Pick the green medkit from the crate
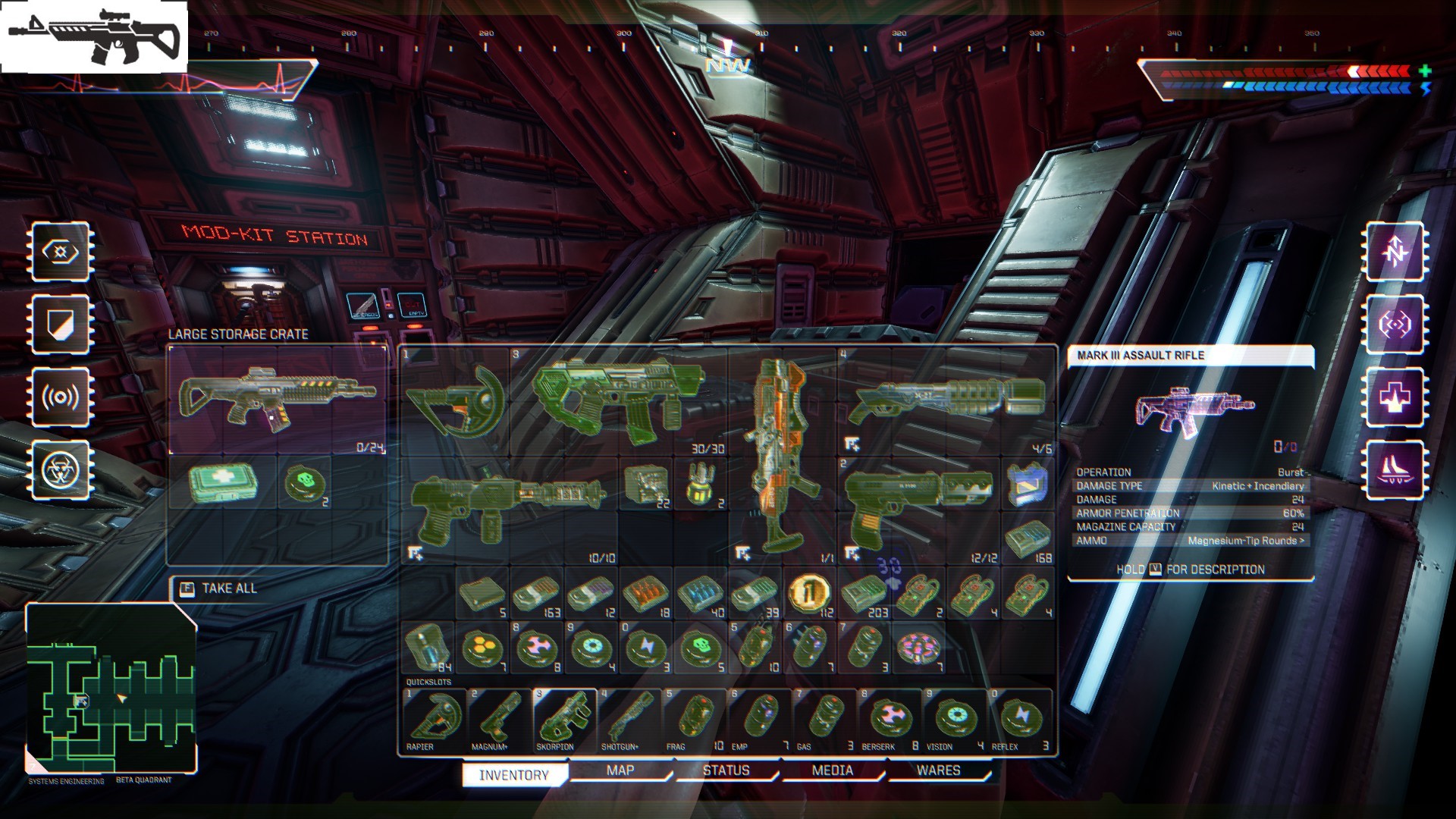 point(223,483)
